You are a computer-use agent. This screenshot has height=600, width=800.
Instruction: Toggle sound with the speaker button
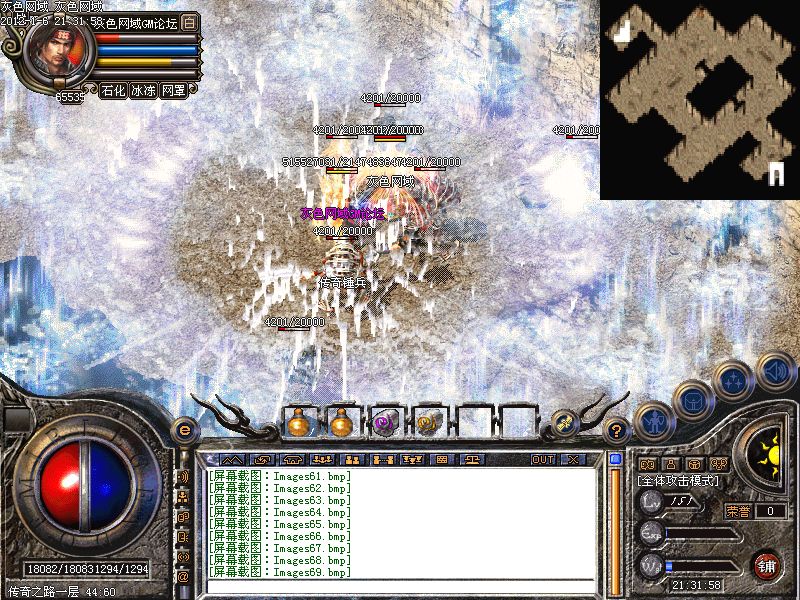point(775,370)
